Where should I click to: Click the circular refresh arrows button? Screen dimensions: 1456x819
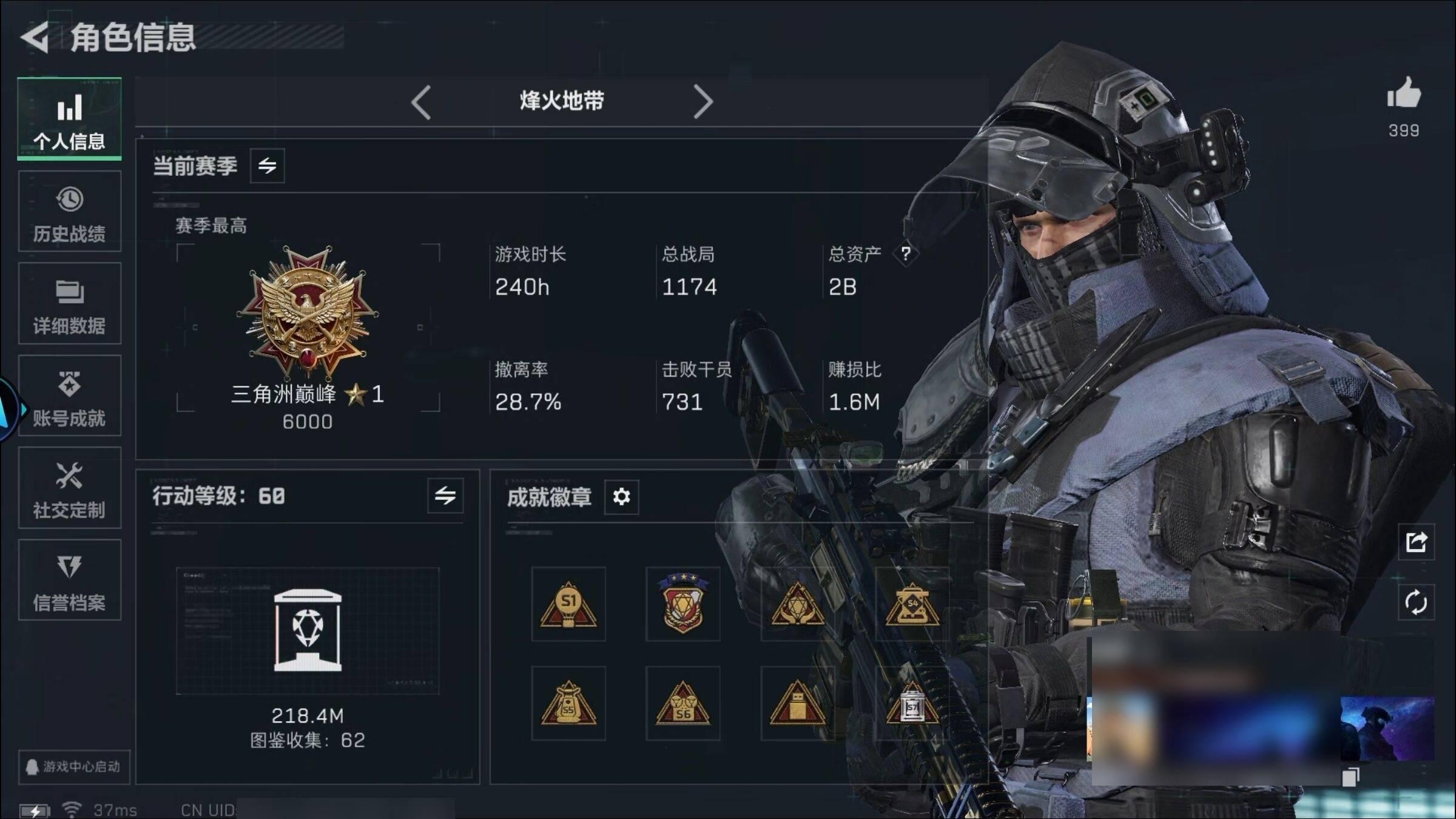pyautogui.click(x=1416, y=602)
